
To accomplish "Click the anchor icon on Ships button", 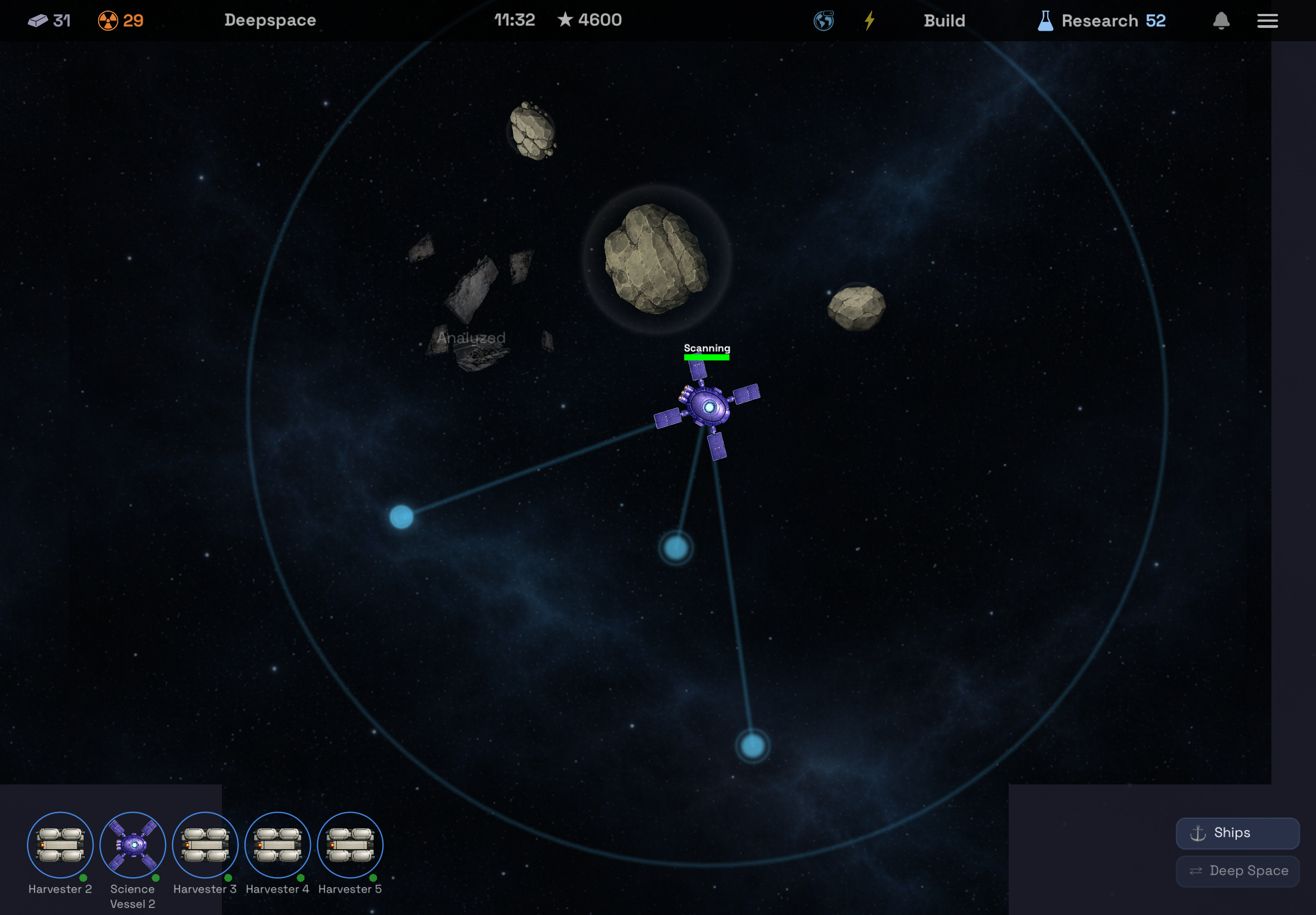I will click(x=1199, y=832).
